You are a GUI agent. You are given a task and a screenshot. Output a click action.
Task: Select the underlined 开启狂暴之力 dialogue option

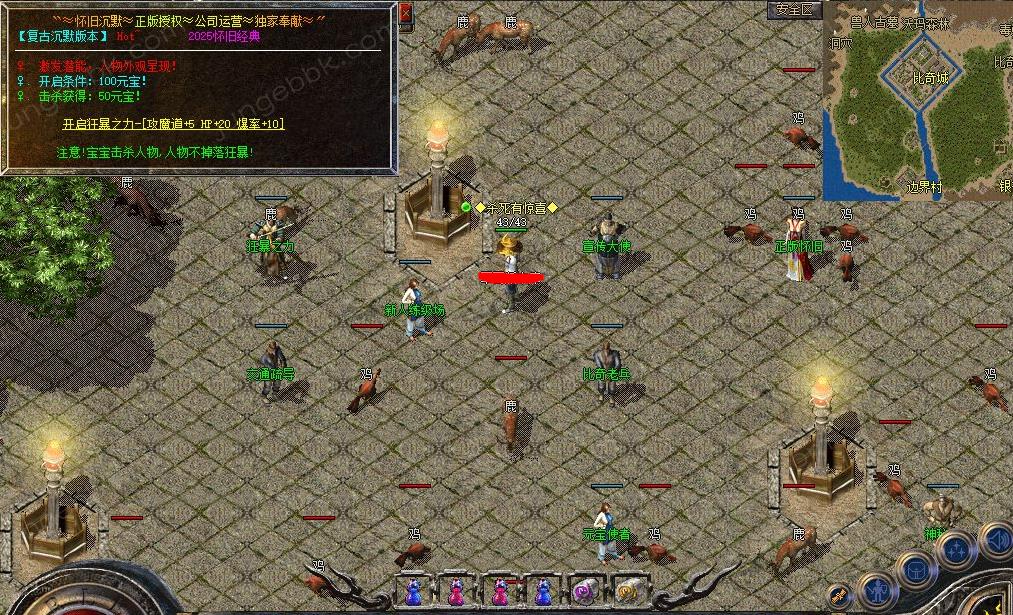[173, 124]
